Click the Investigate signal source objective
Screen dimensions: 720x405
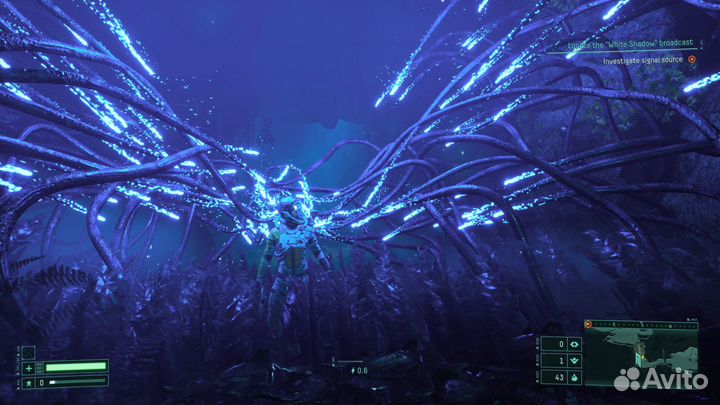[x=642, y=61]
